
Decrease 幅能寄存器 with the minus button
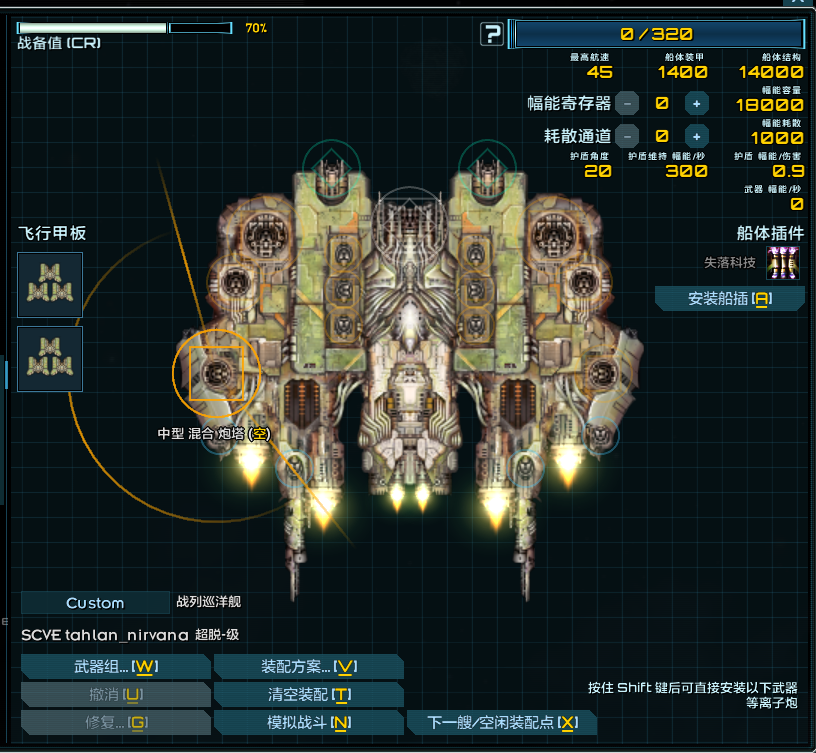(627, 102)
